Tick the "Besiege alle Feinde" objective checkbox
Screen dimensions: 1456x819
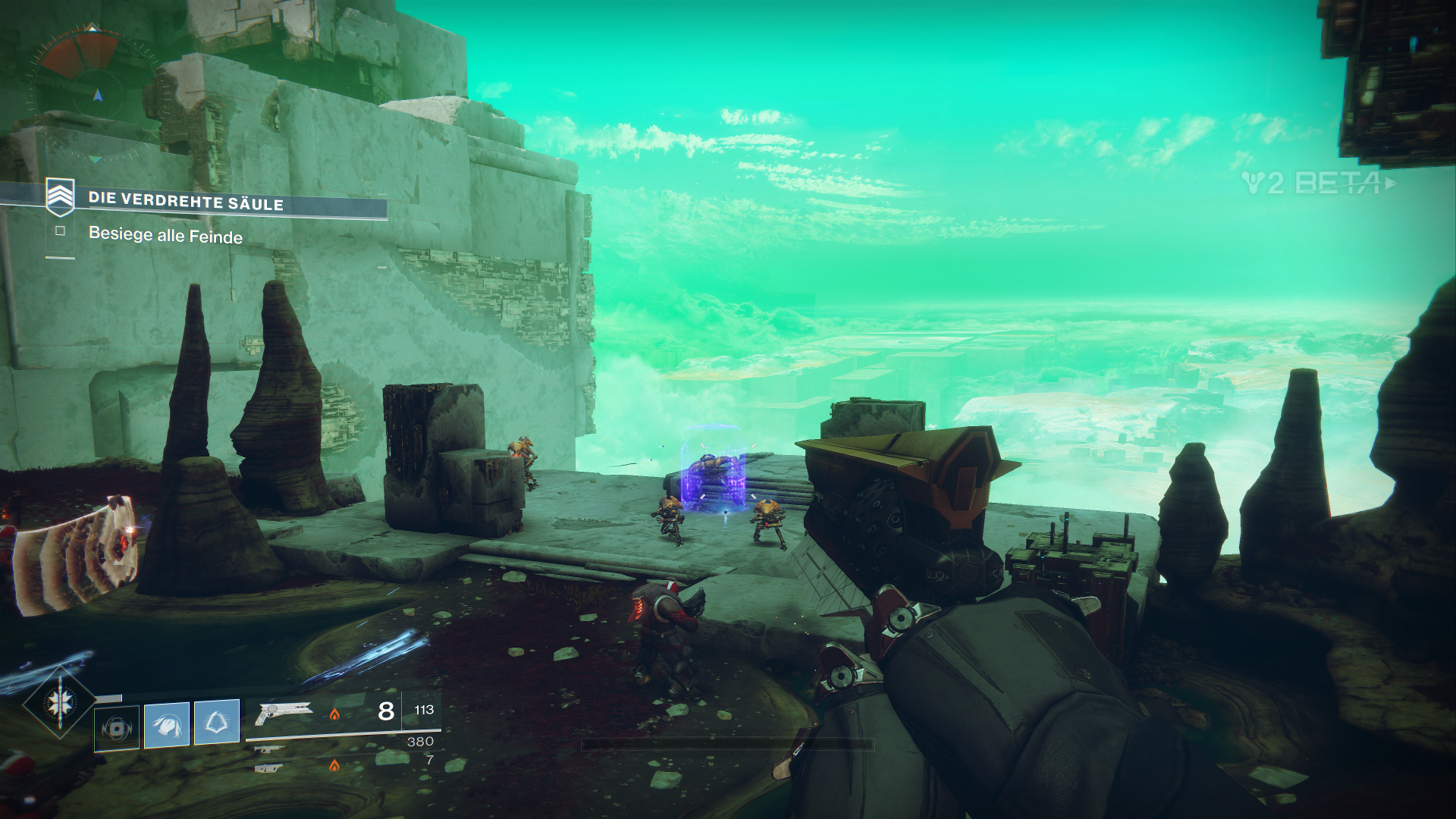click(x=60, y=231)
